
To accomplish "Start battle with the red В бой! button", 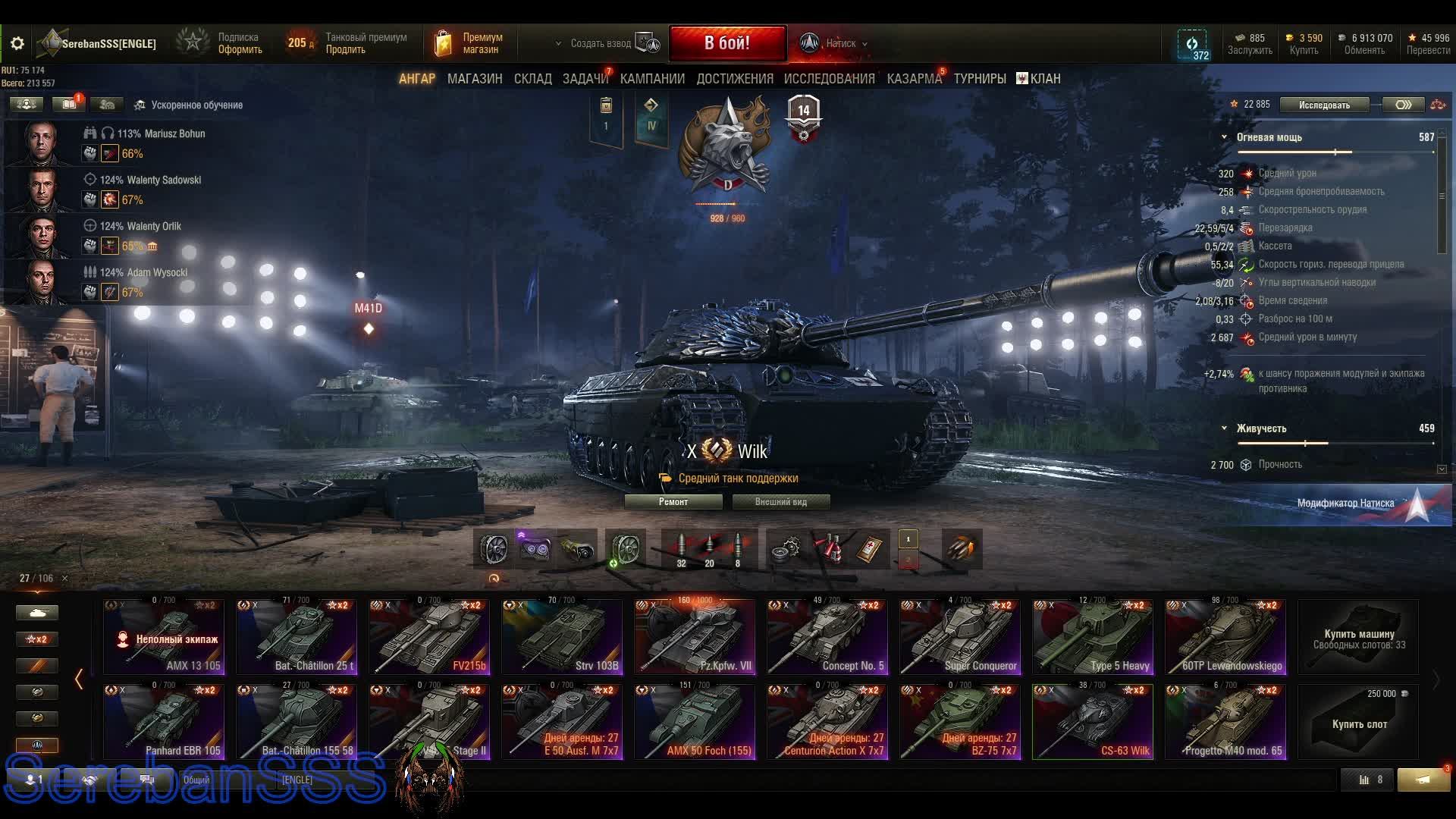I will point(727,43).
